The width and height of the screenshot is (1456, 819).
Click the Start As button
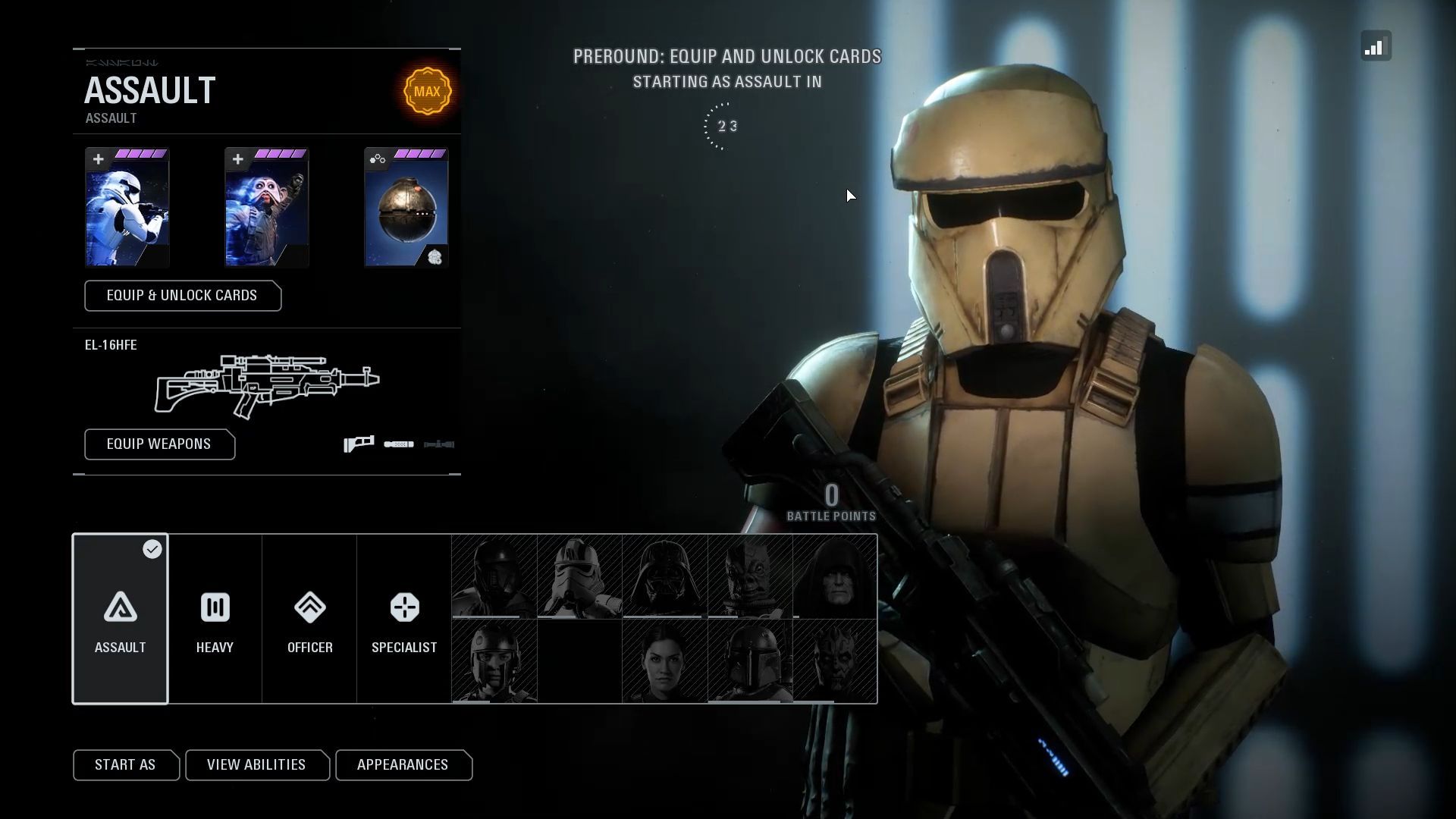(x=125, y=765)
